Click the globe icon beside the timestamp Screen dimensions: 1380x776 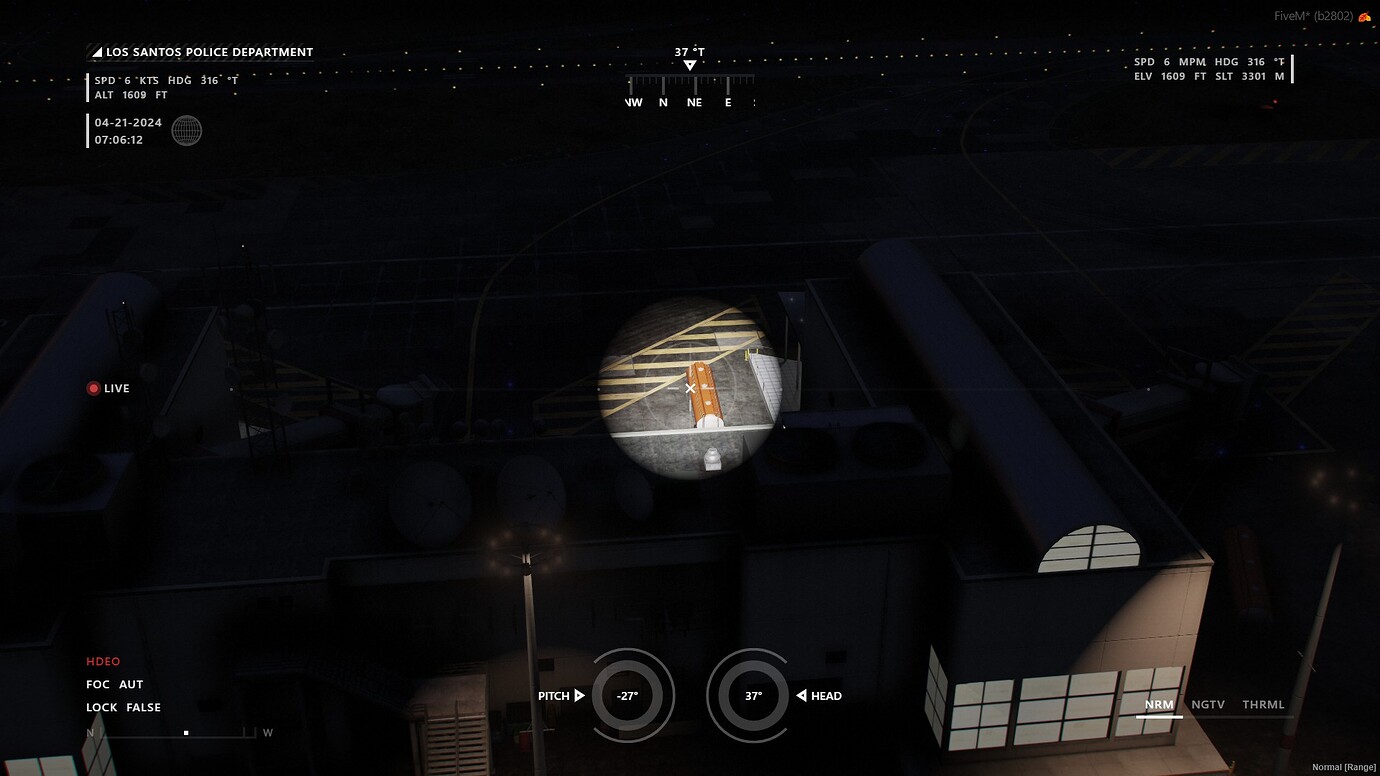point(187,130)
